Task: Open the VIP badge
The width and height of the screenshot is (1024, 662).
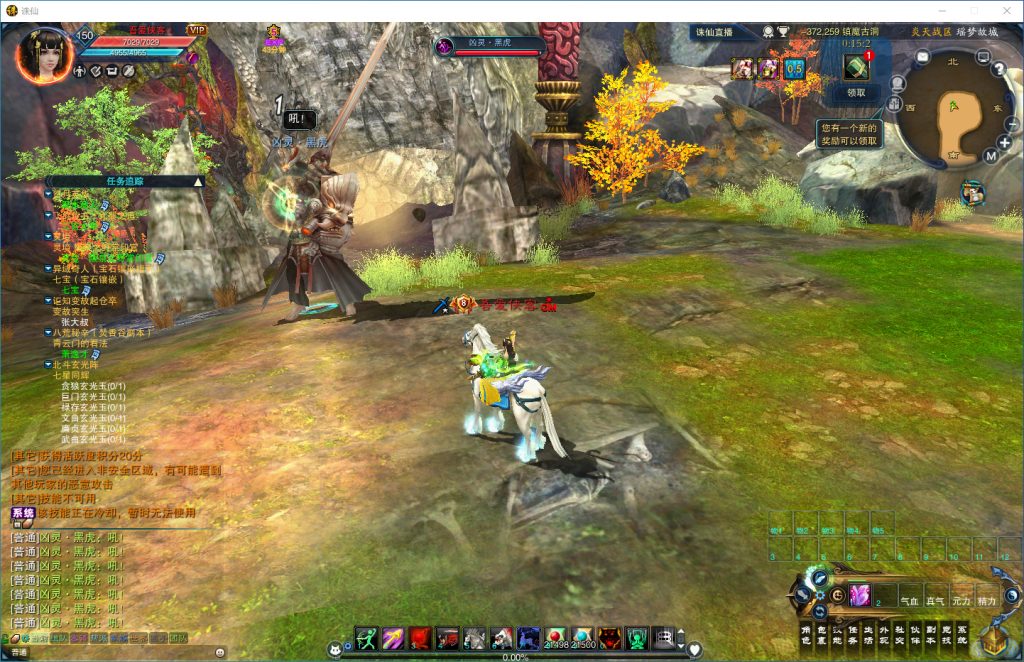Action: [x=197, y=30]
